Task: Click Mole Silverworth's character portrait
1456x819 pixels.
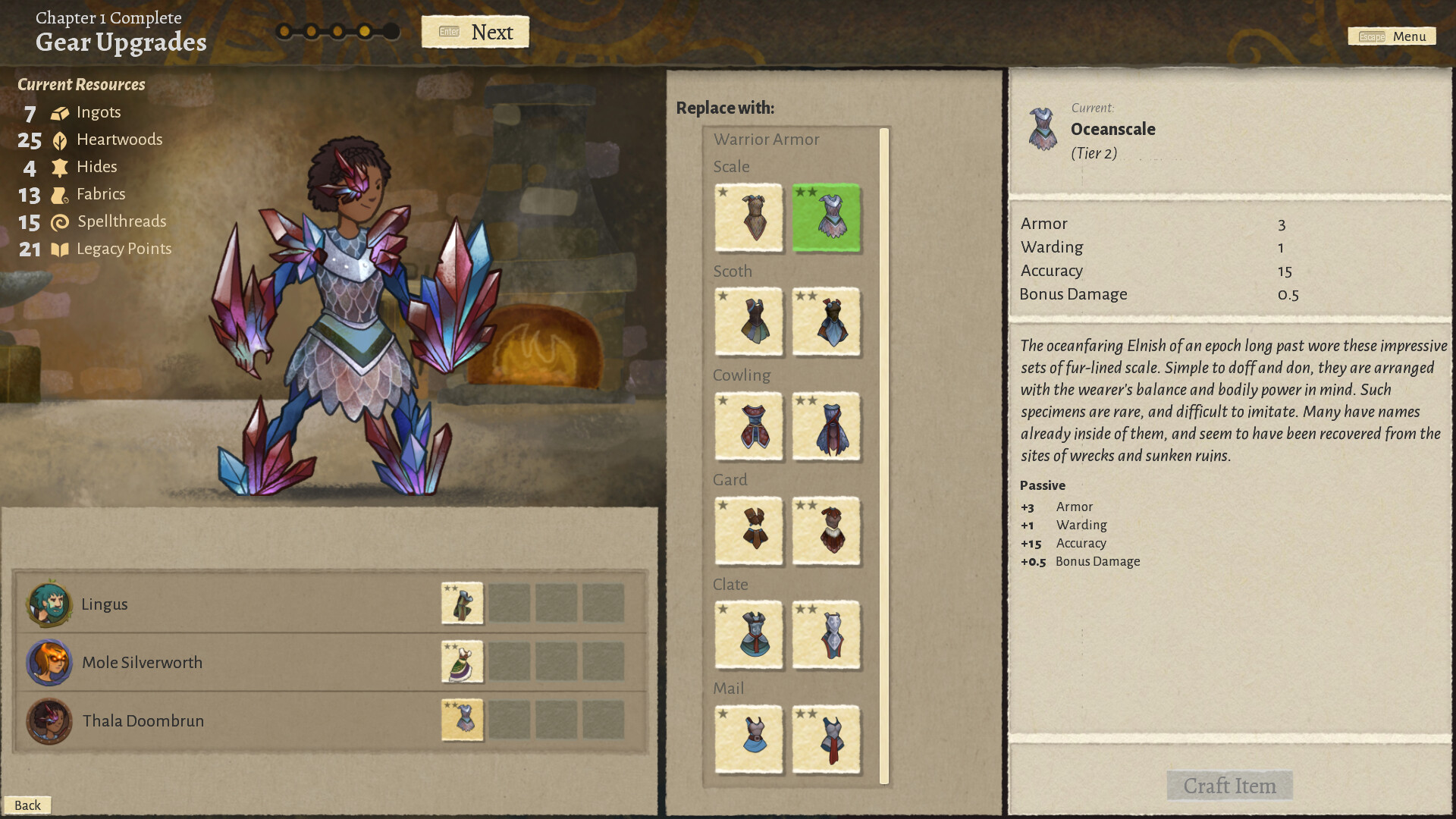Action: [x=49, y=661]
